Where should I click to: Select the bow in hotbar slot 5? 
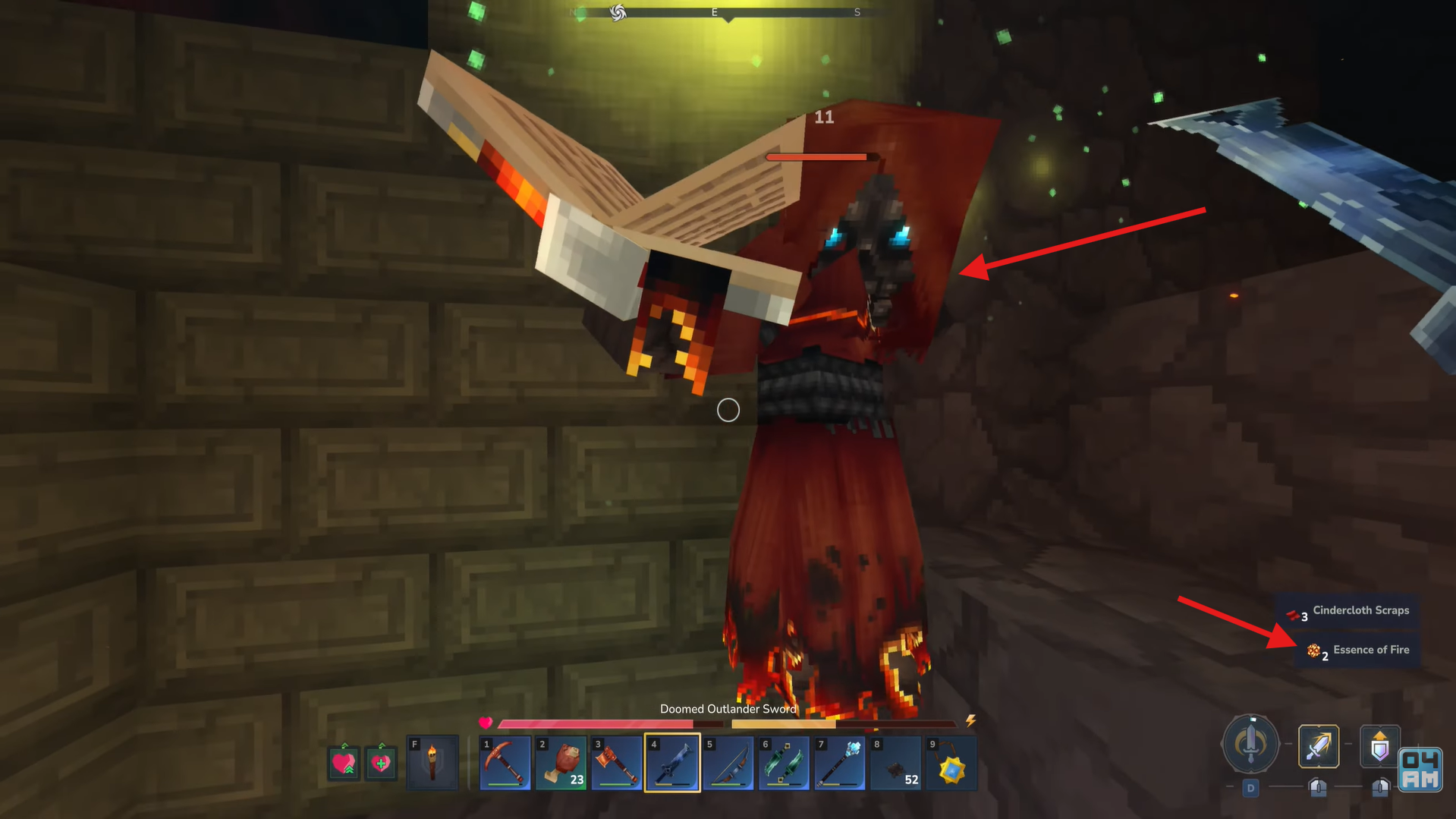click(728, 763)
